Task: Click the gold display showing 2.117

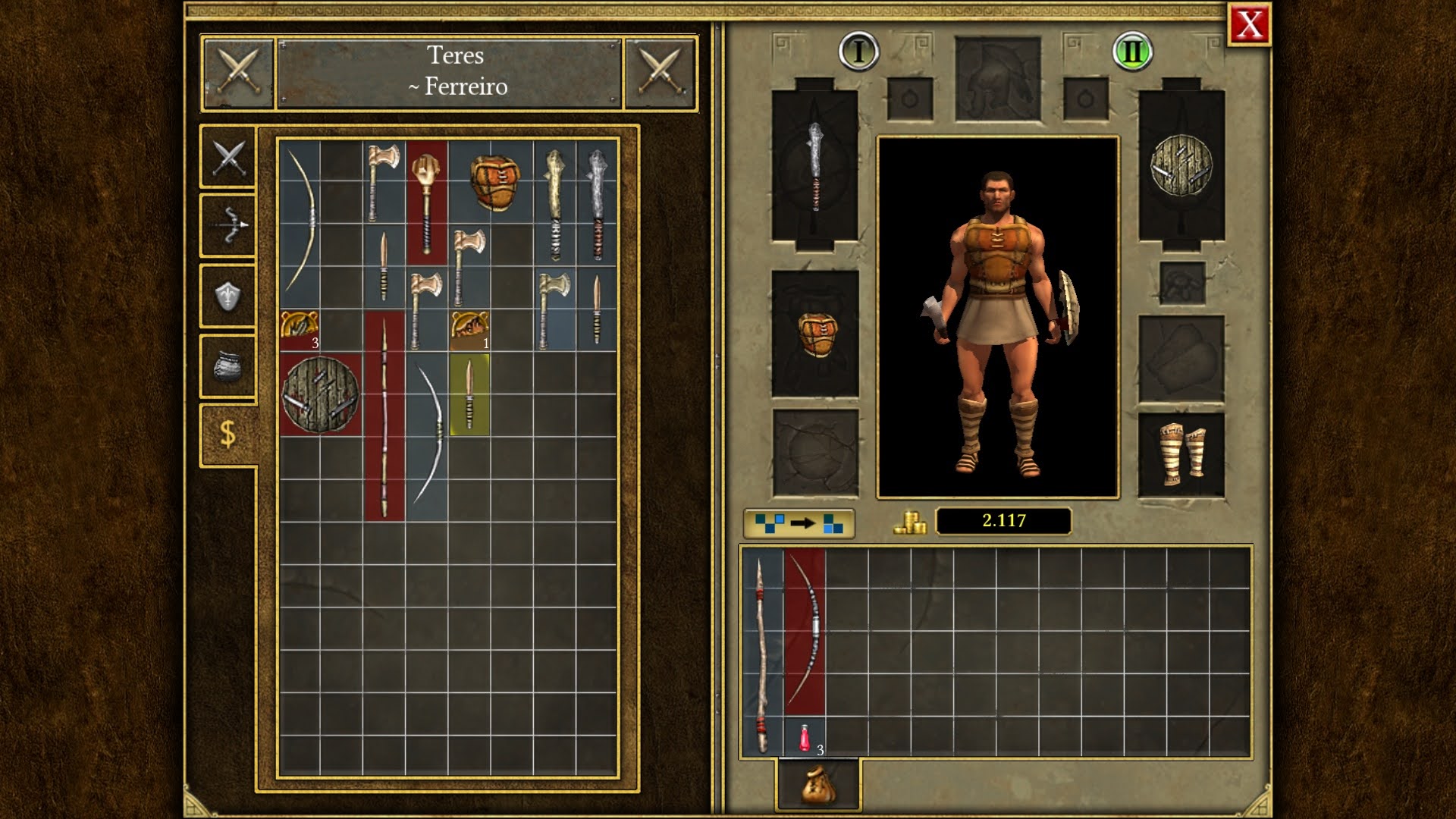Action: pyautogui.click(x=1005, y=521)
